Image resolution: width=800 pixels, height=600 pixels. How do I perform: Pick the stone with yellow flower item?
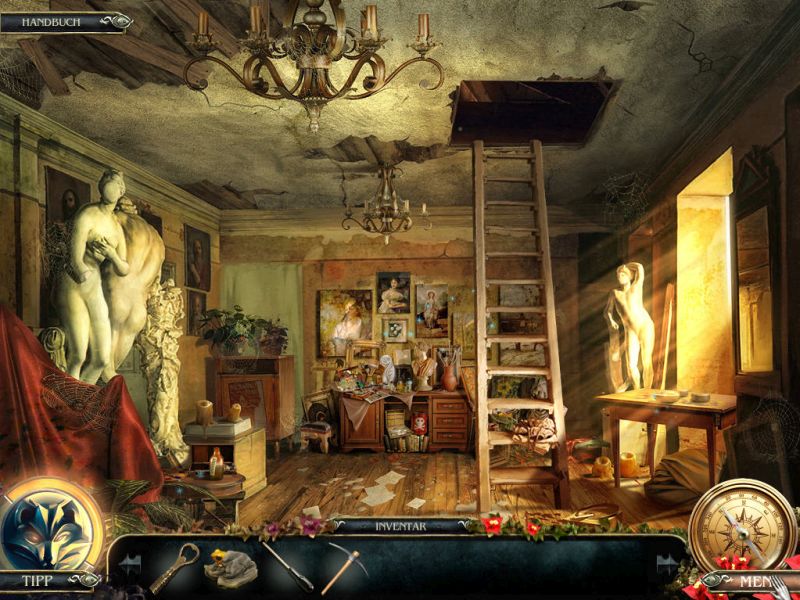(x=229, y=567)
